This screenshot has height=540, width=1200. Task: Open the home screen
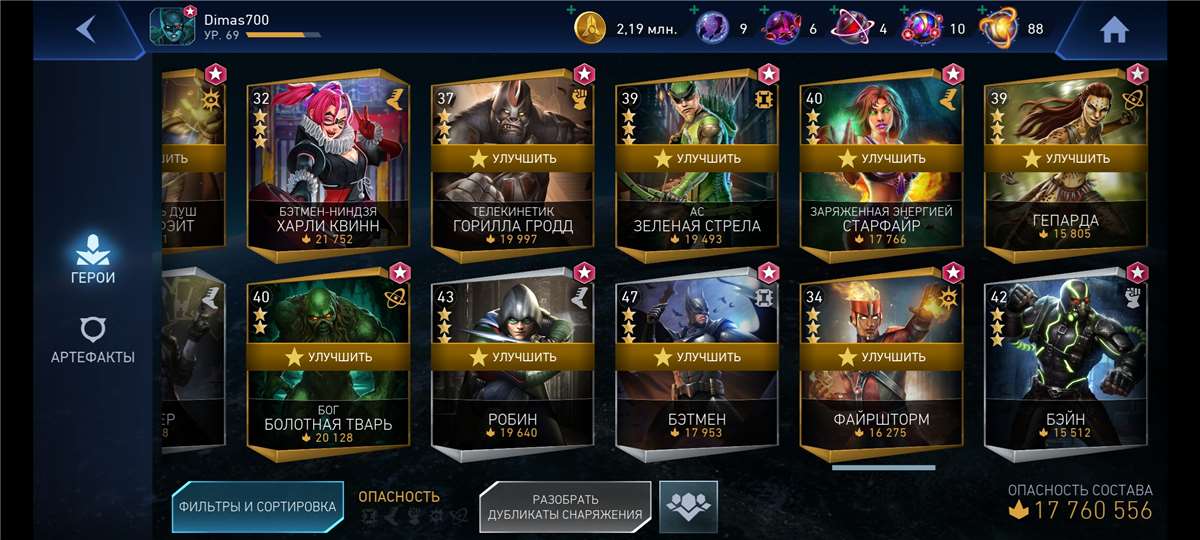click(1114, 30)
